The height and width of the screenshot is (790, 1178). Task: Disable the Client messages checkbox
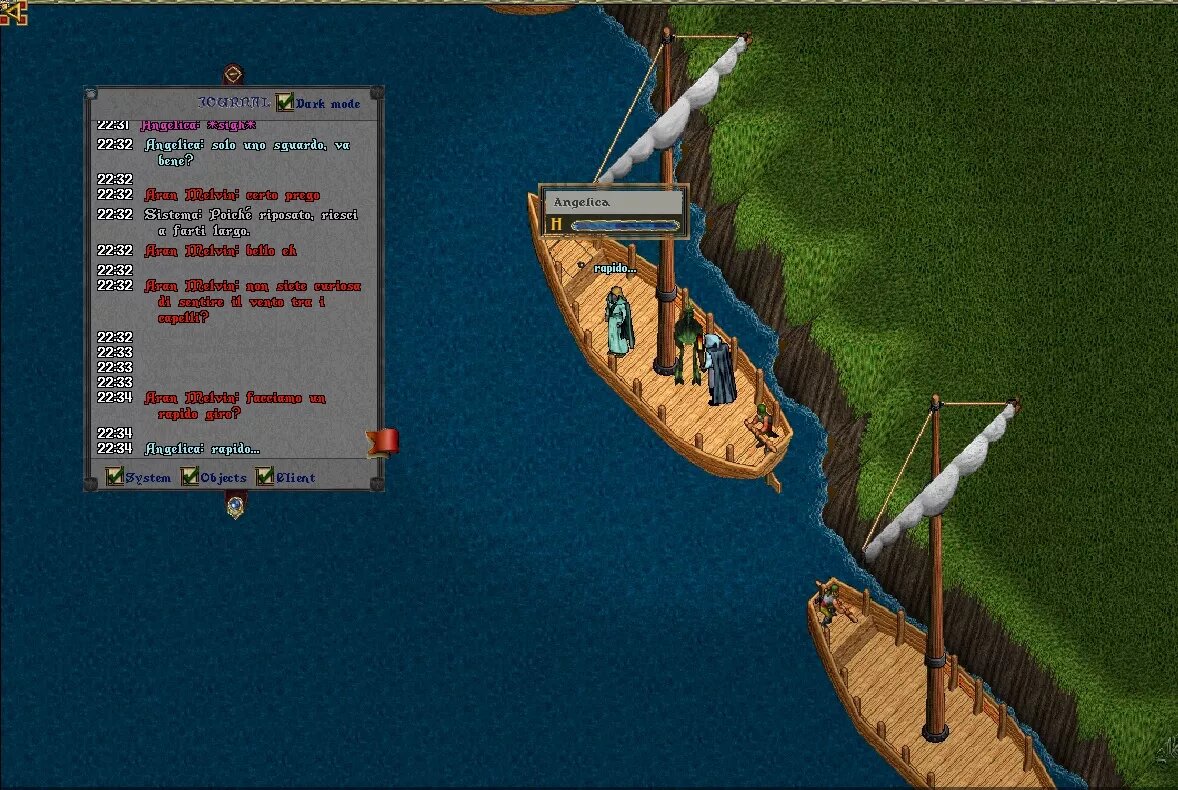pyautogui.click(x=265, y=477)
